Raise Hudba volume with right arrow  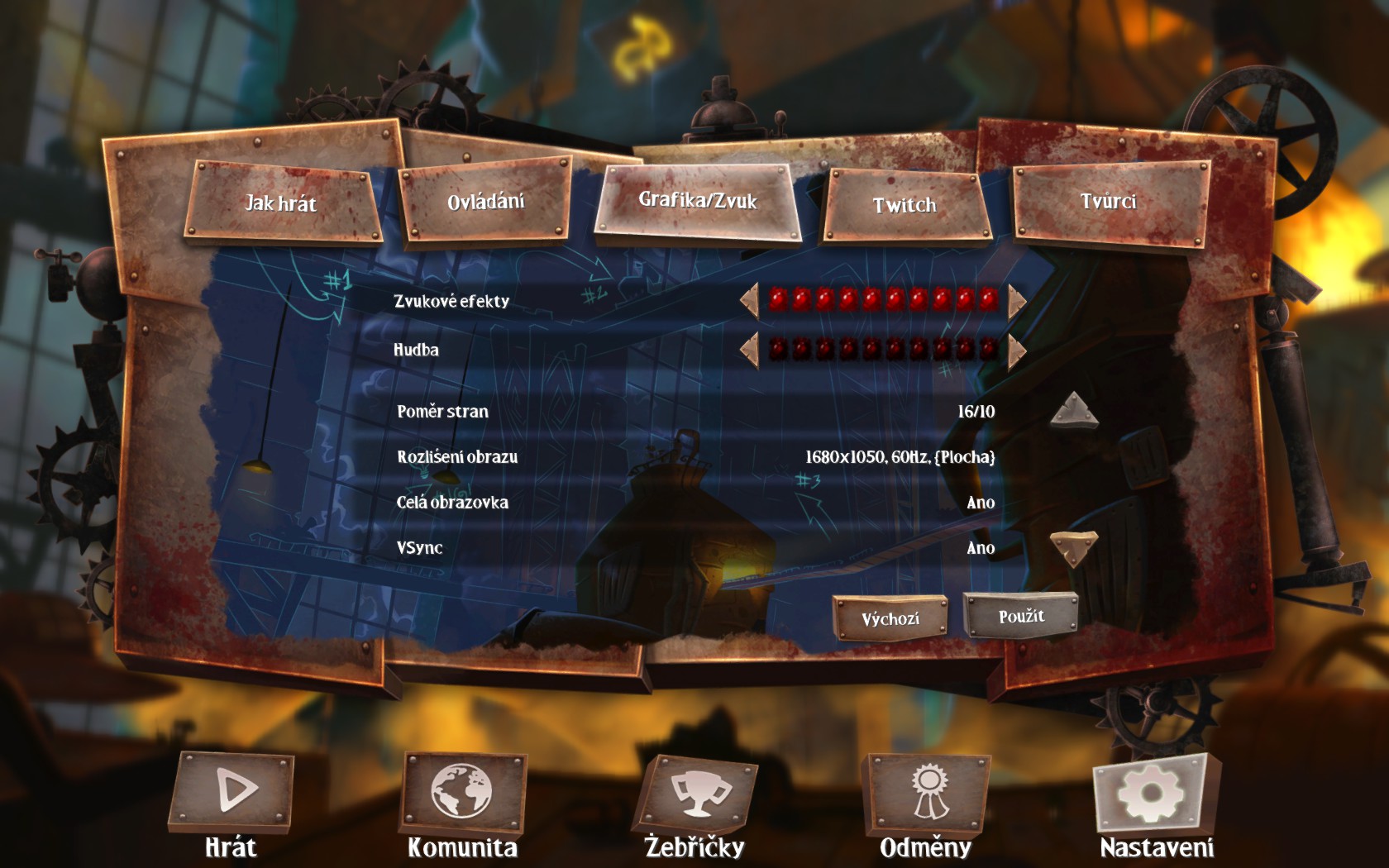click(x=1016, y=350)
